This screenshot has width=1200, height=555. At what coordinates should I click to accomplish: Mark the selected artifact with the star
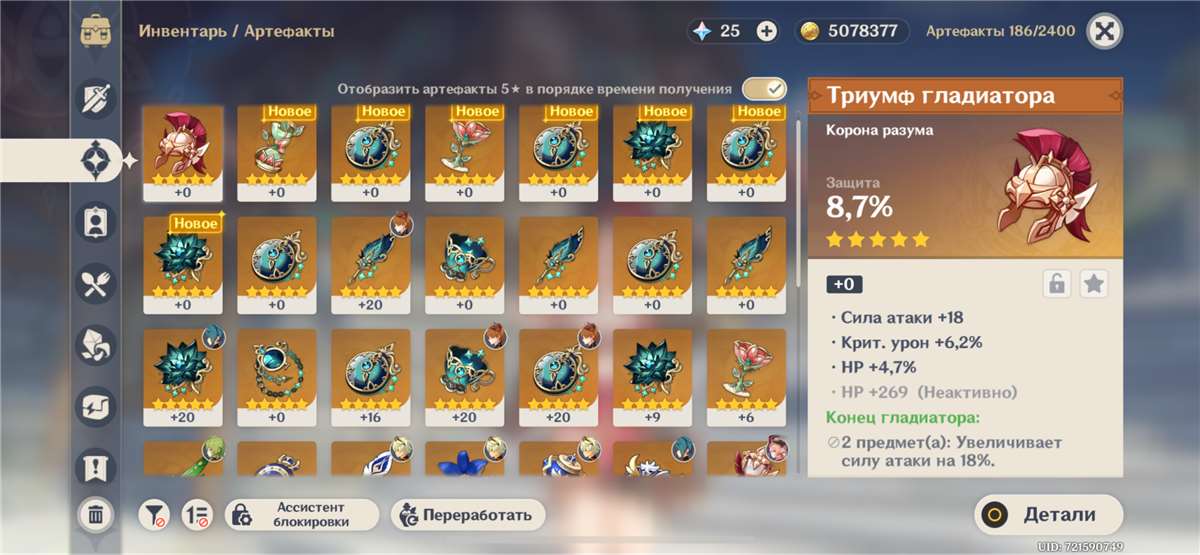coord(1094,284)
